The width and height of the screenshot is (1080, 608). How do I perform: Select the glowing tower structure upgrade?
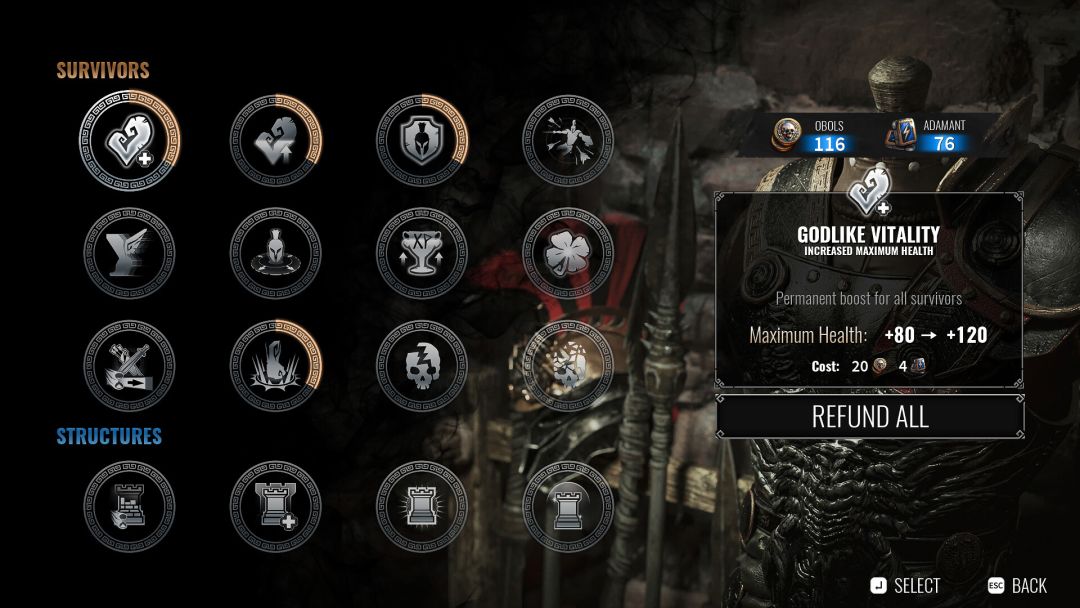point(422,507)
